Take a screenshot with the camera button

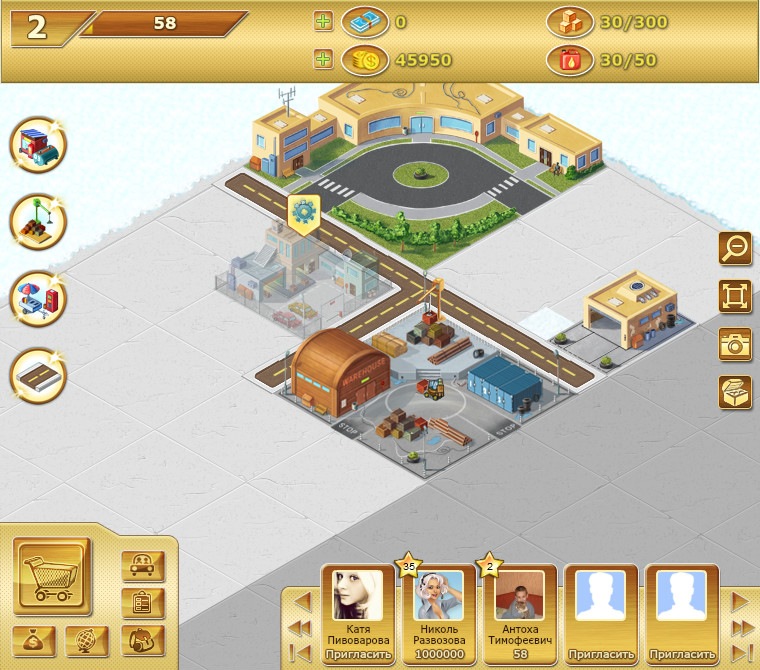tap(735, 343)
